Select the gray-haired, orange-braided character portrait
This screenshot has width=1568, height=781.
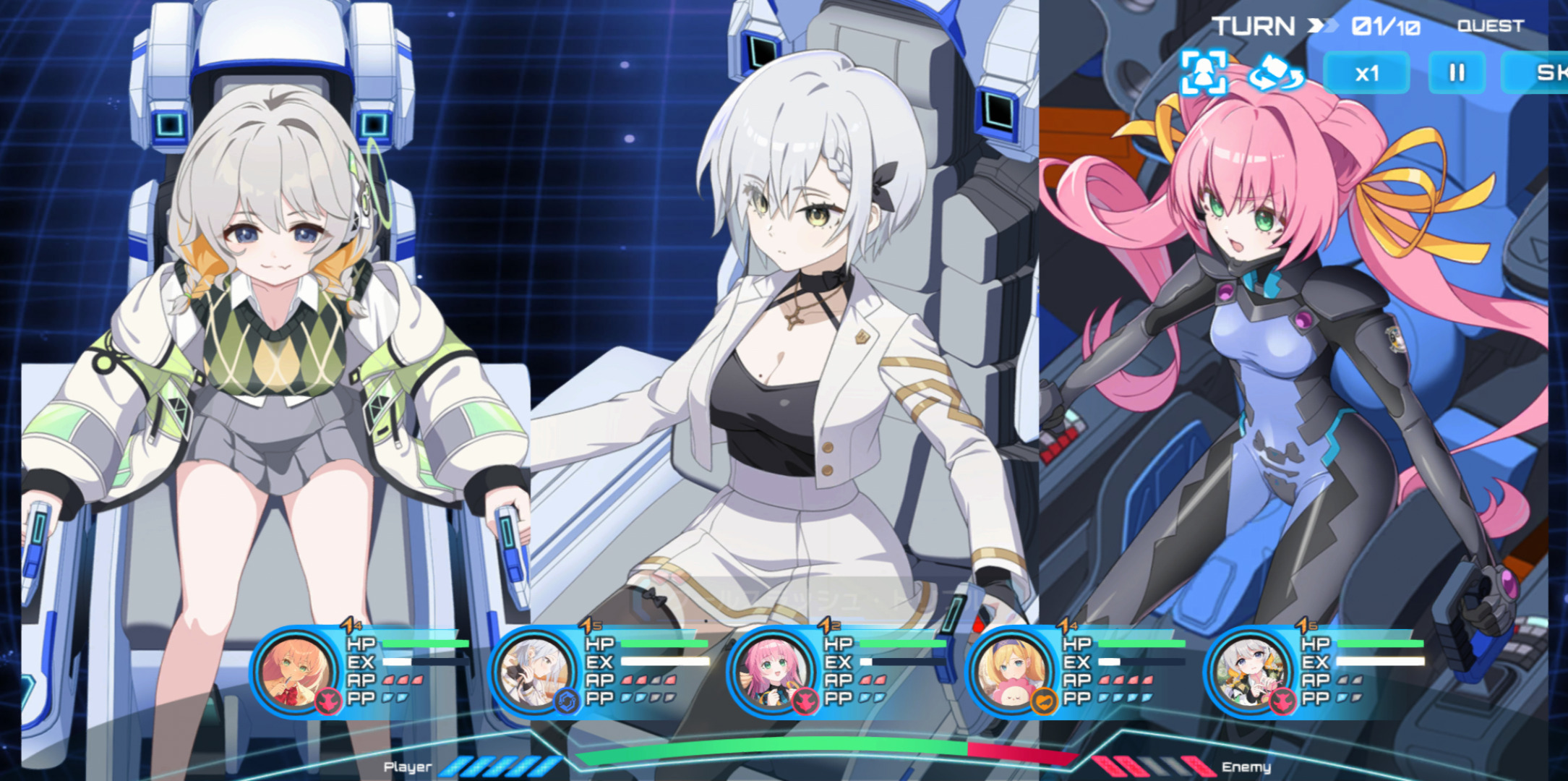coord(1249,672)
